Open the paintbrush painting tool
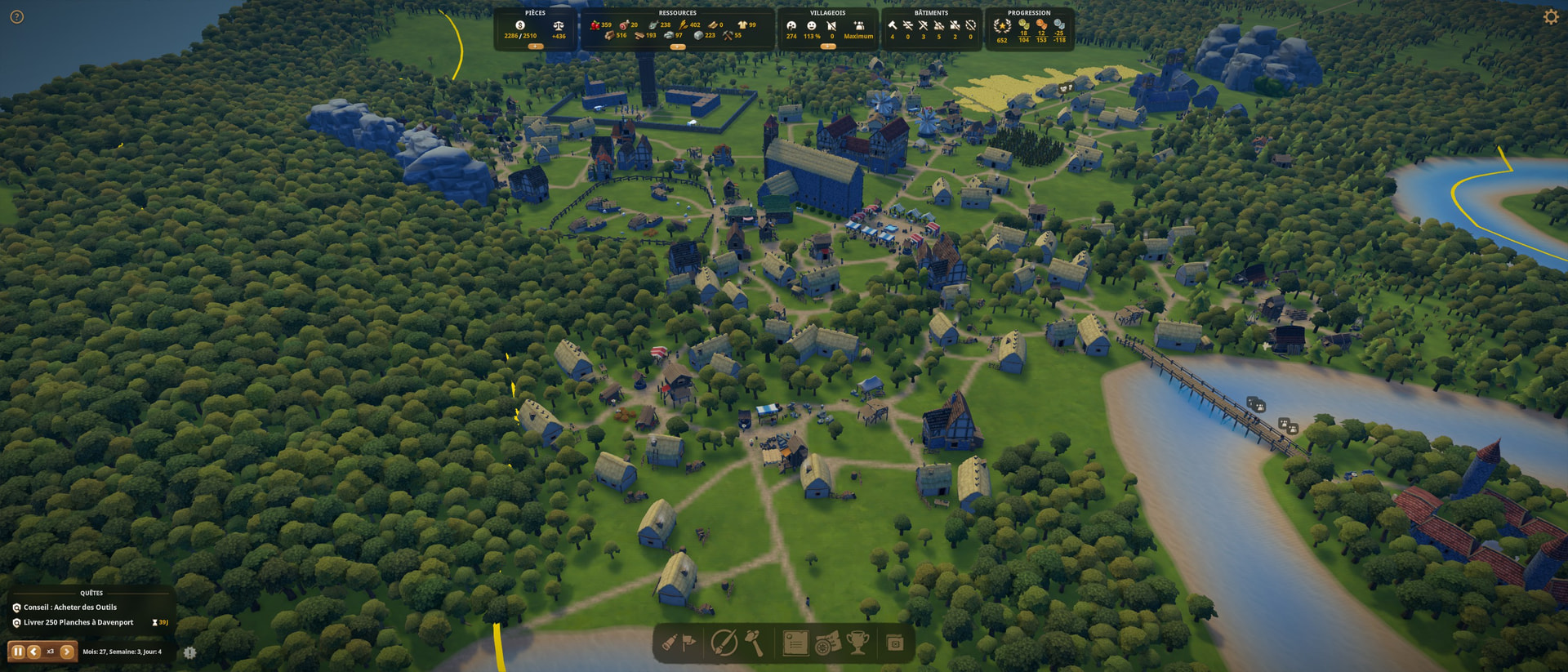This screenshot has width=1568, height=672. tap(724, 643)
